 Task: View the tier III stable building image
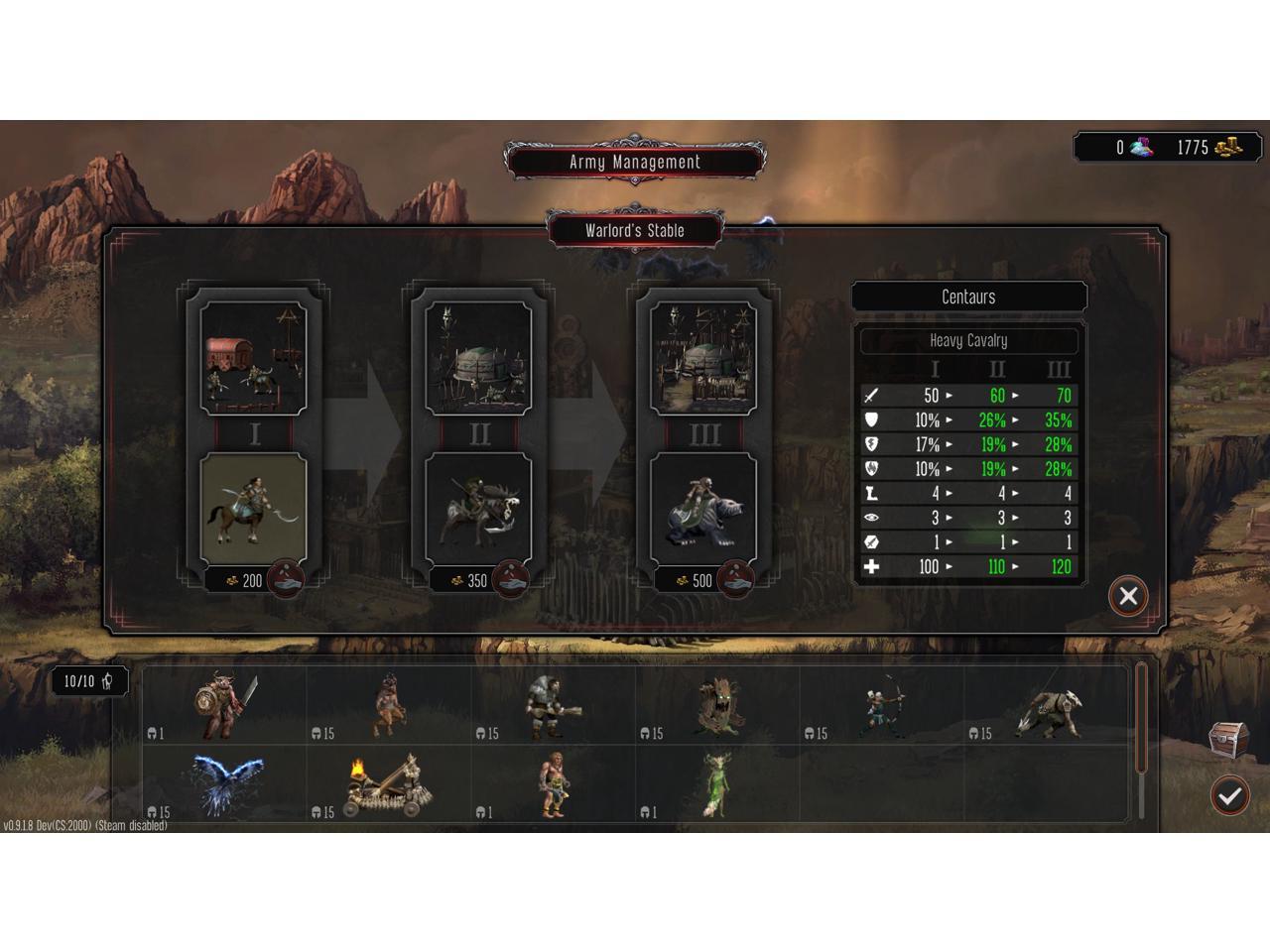[703, 358]
